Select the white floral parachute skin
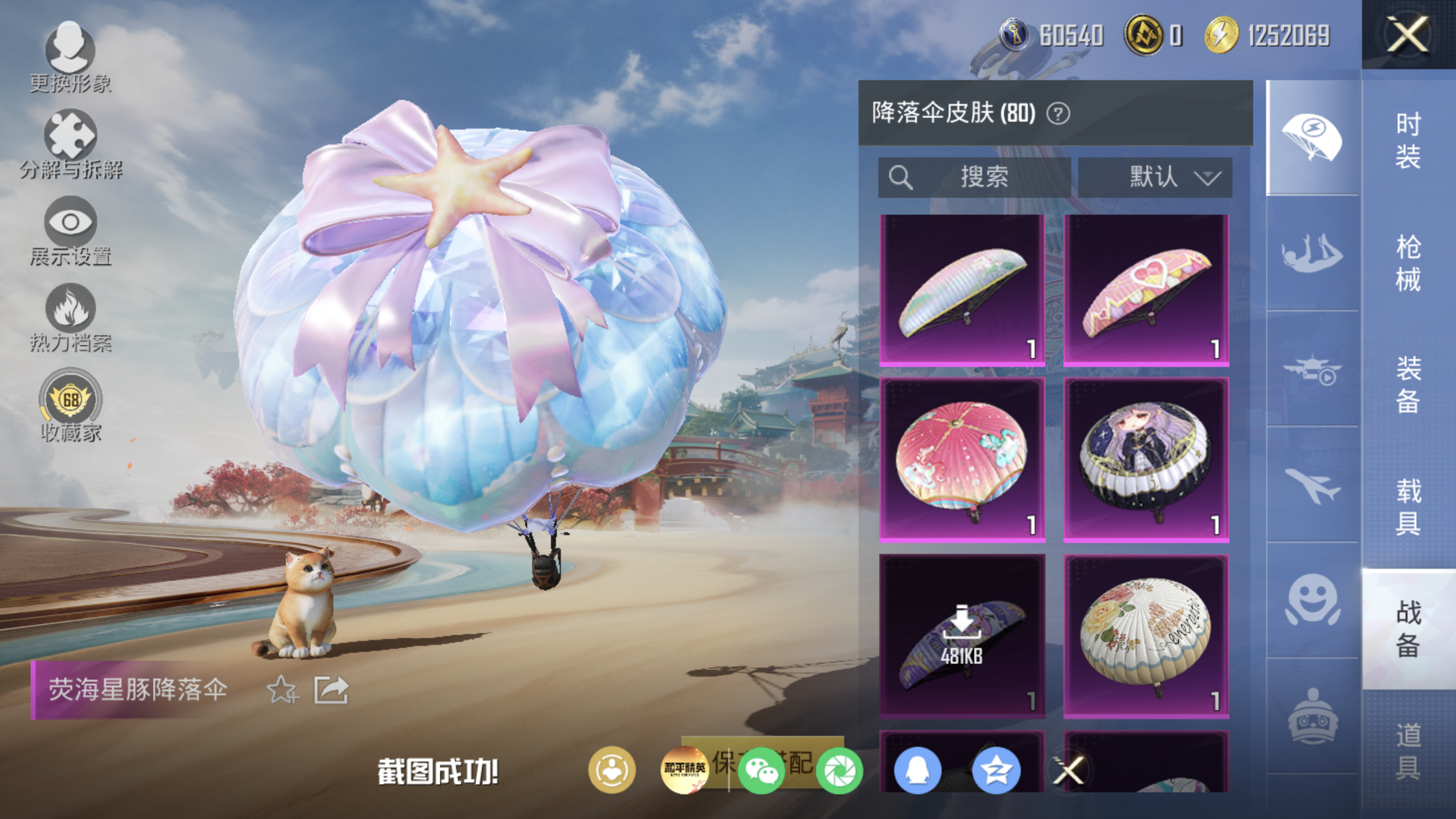 coord(1146,634)
